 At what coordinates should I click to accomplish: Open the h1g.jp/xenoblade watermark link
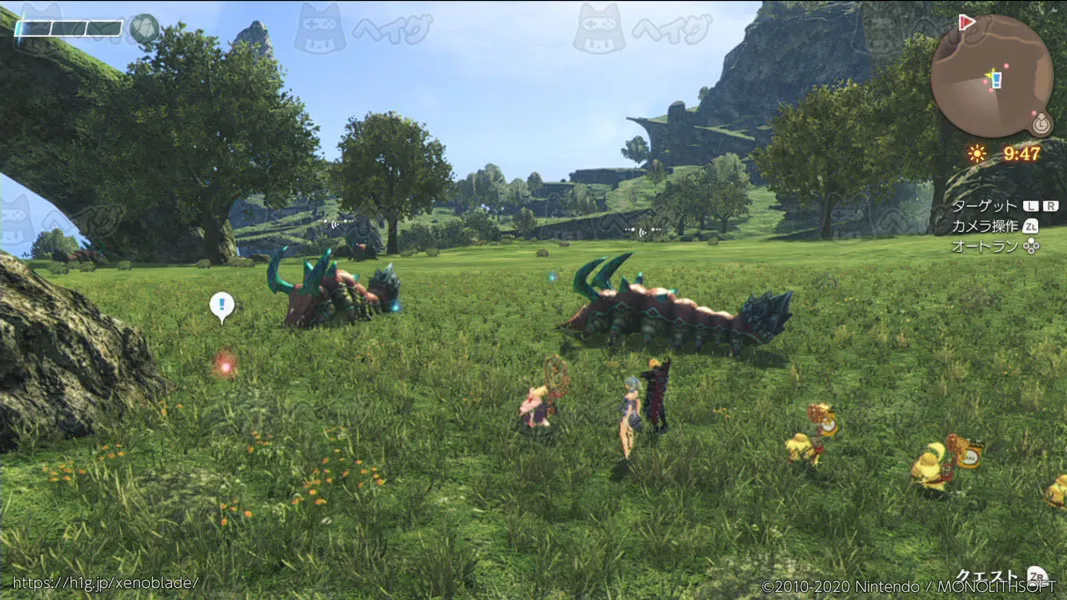[x=105, y=583]
